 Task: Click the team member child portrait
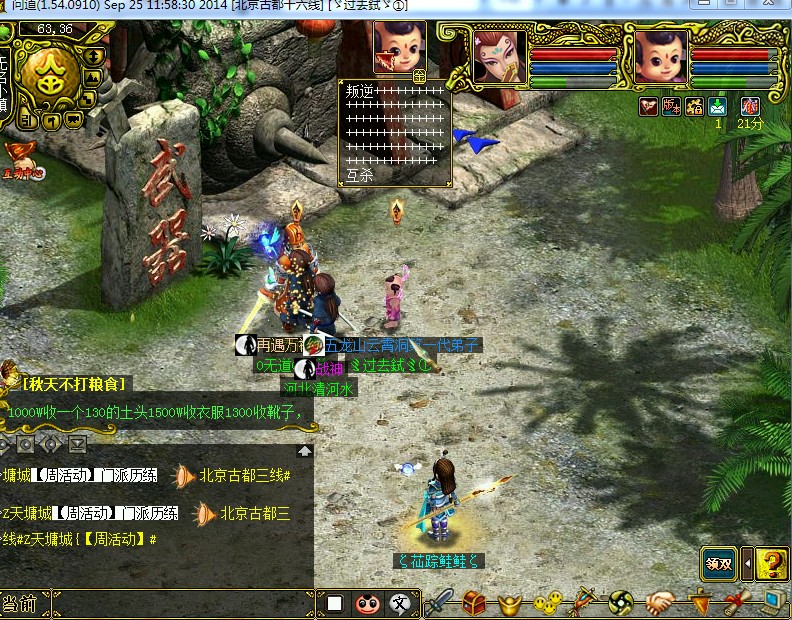[x=399, y=46]
